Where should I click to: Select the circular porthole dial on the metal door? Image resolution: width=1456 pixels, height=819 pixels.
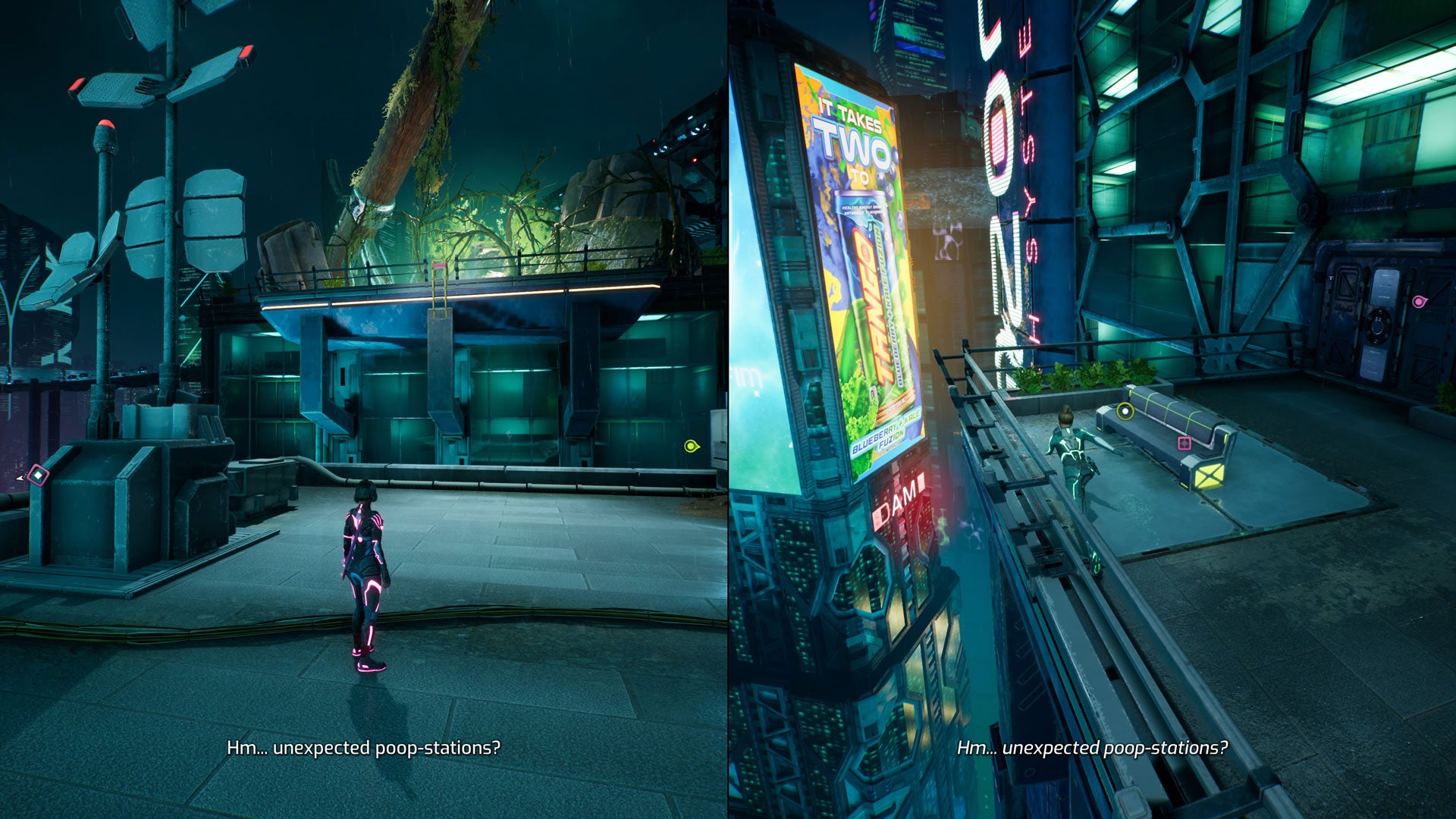(x=1379, y=327)
